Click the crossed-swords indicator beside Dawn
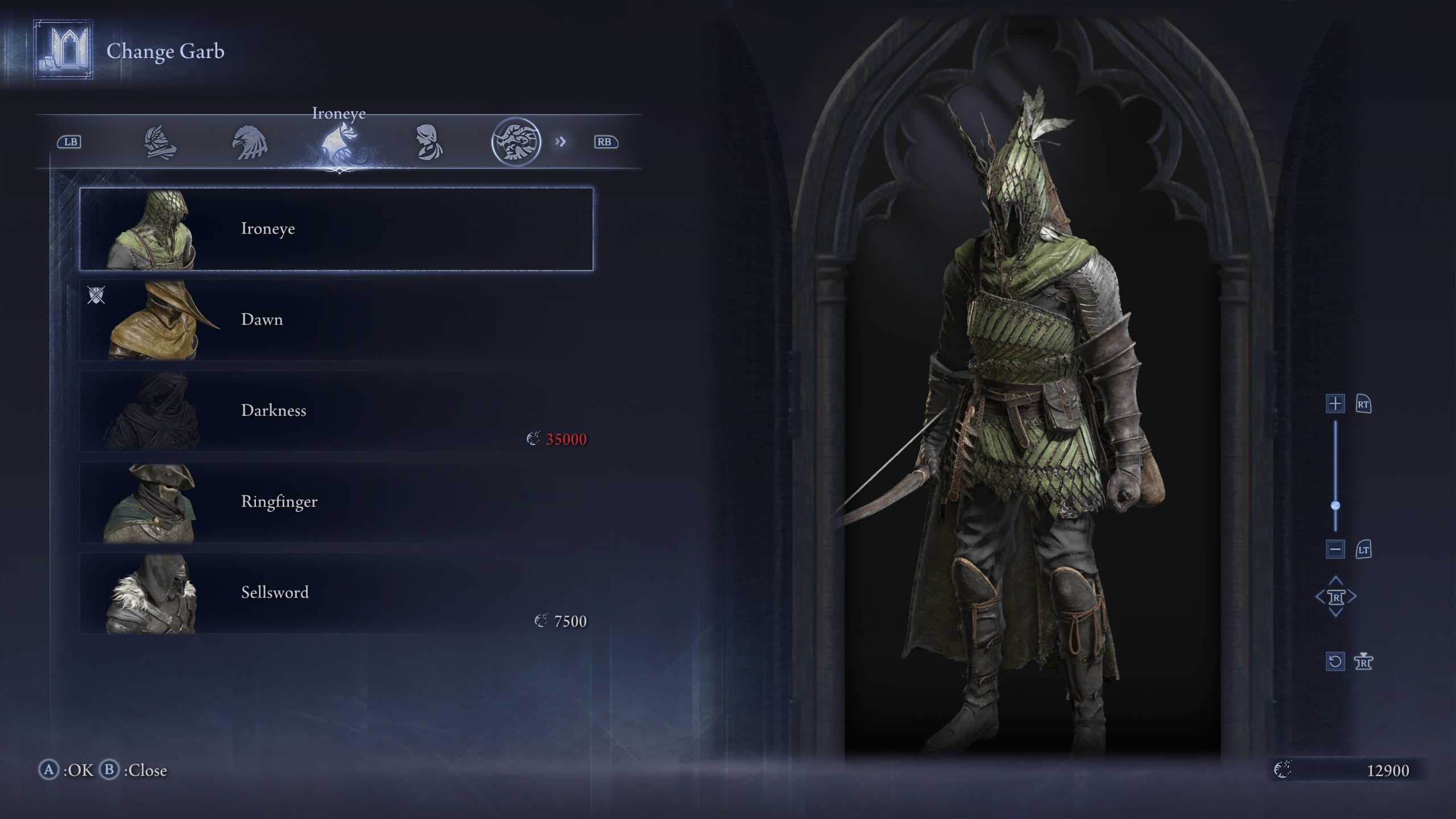1456x819 pixels. click(x=97, y=295)
